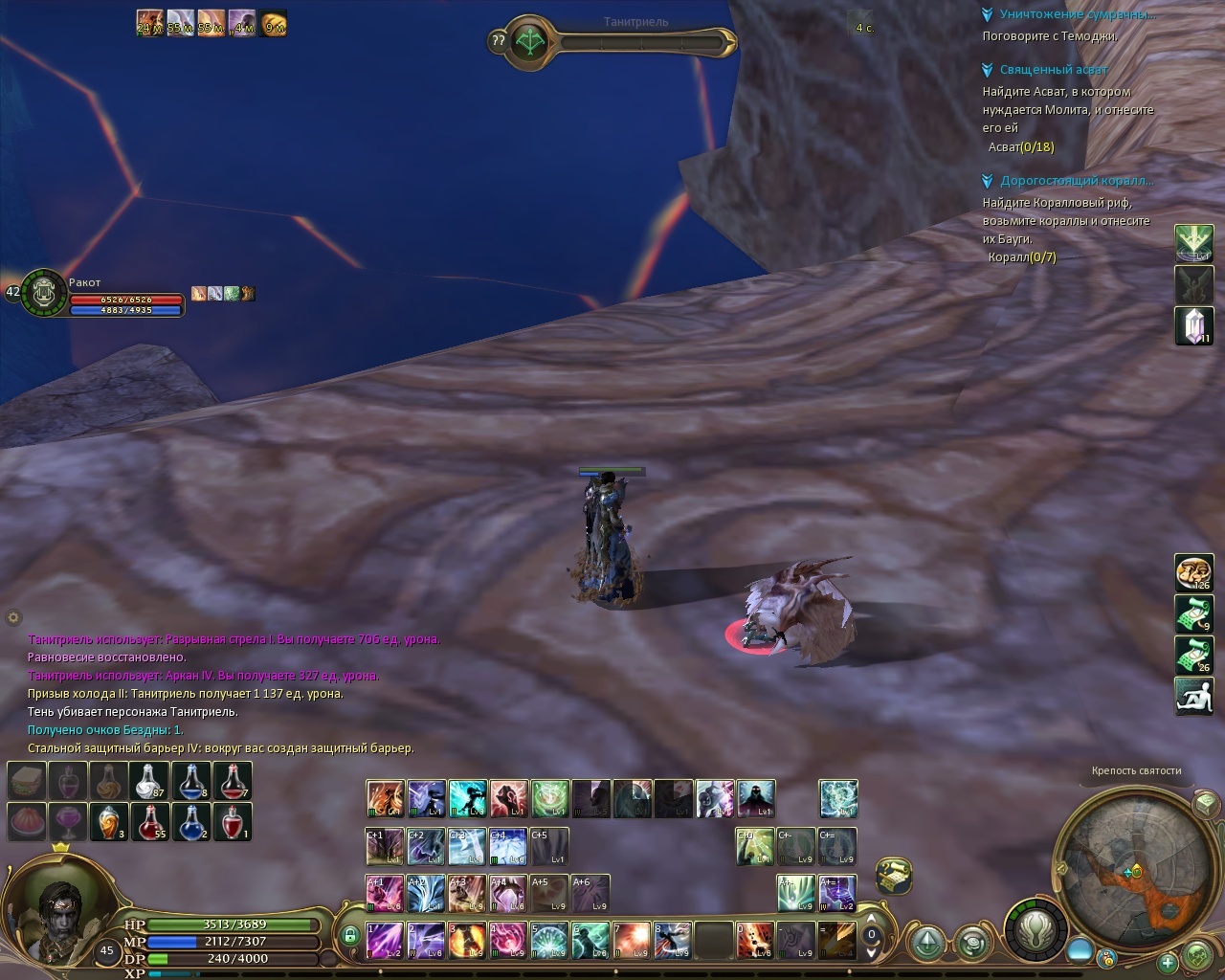Toggle the green hotbar lock button

350,935
